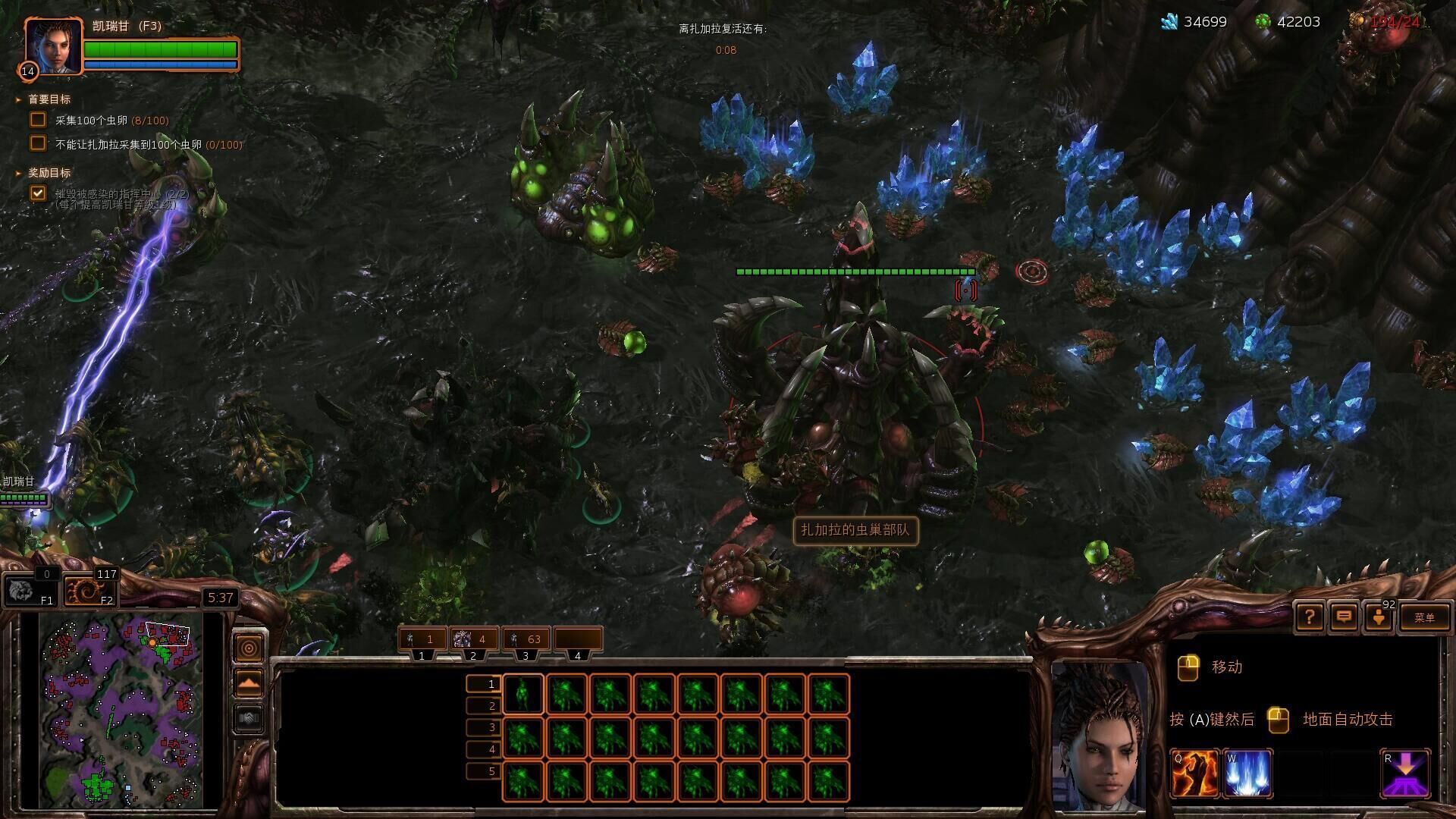Switch to selection page 2
Viewport: 1456px width, 819px height.
[x=484, y=706]
